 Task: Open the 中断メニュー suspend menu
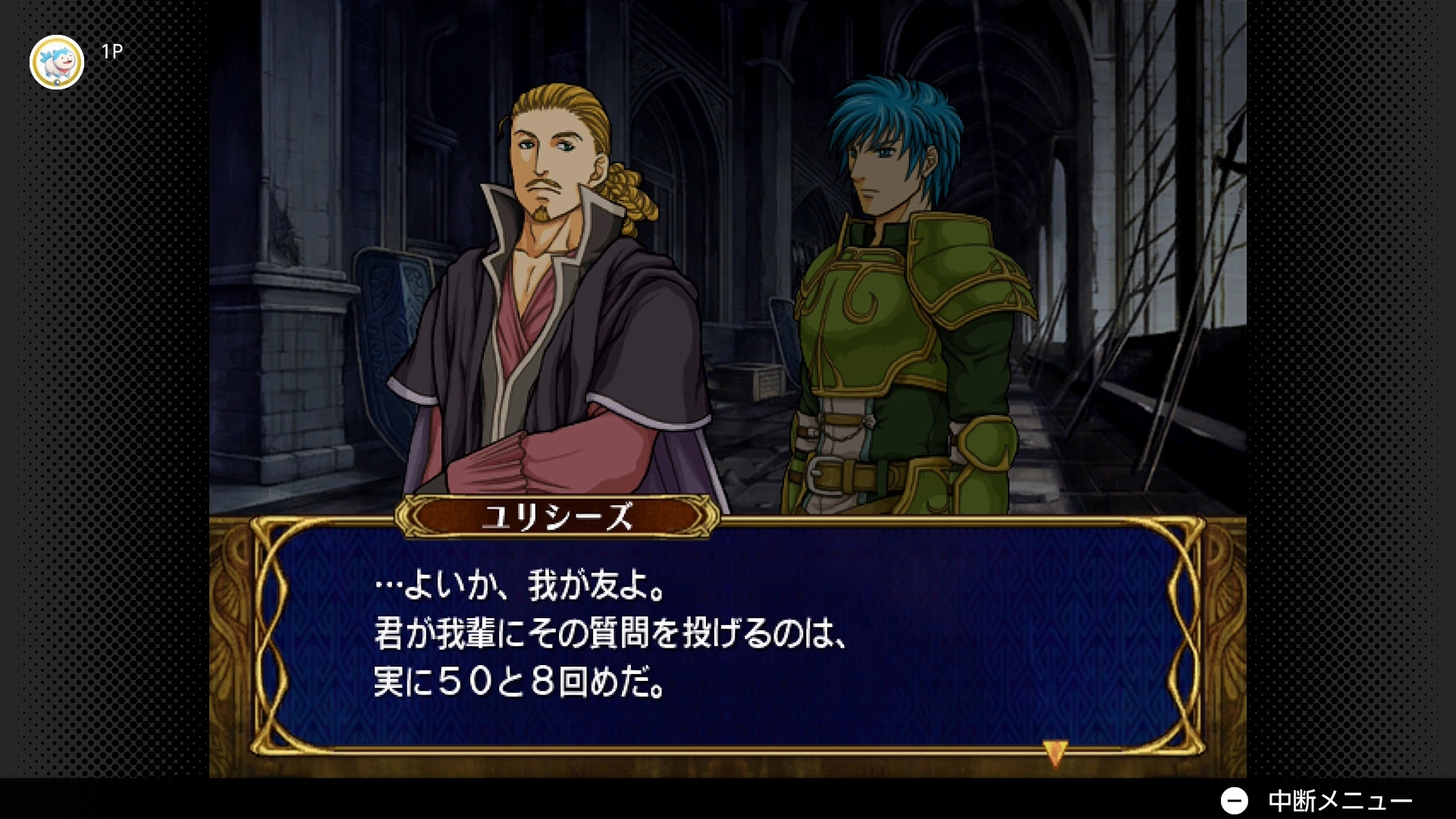(1316, 800)
